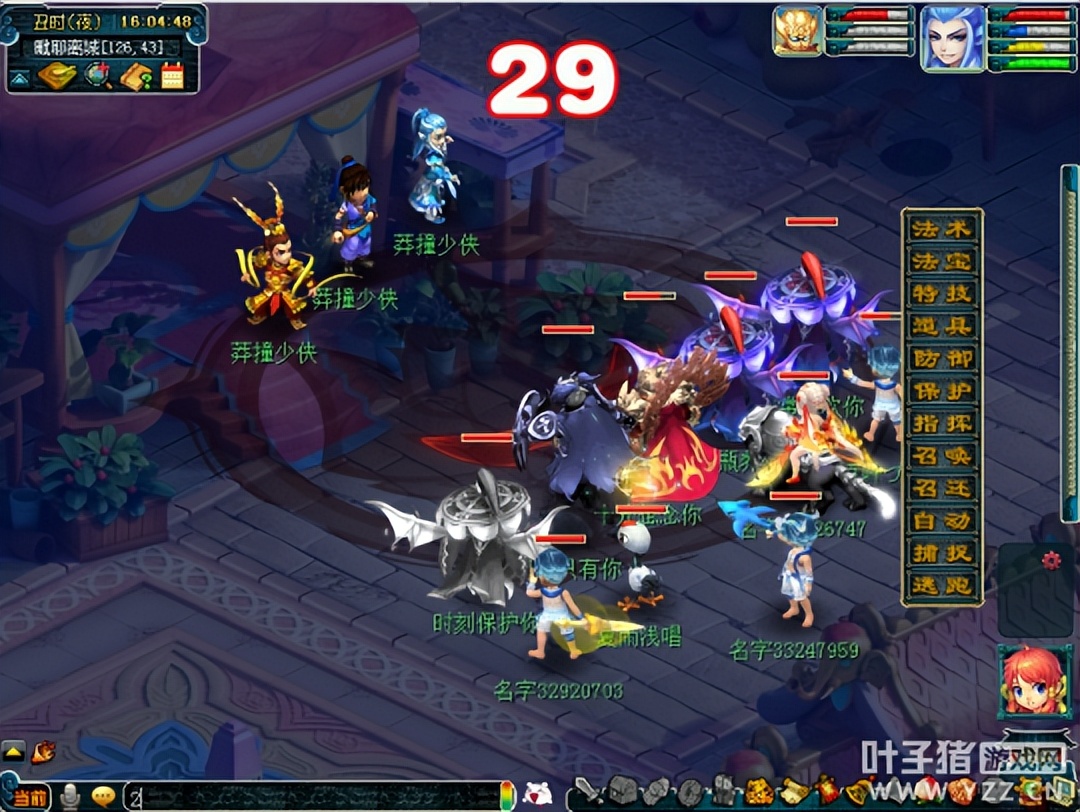Enable 自动 auto battle
The image size is (1080, 812).
(941, 520)
